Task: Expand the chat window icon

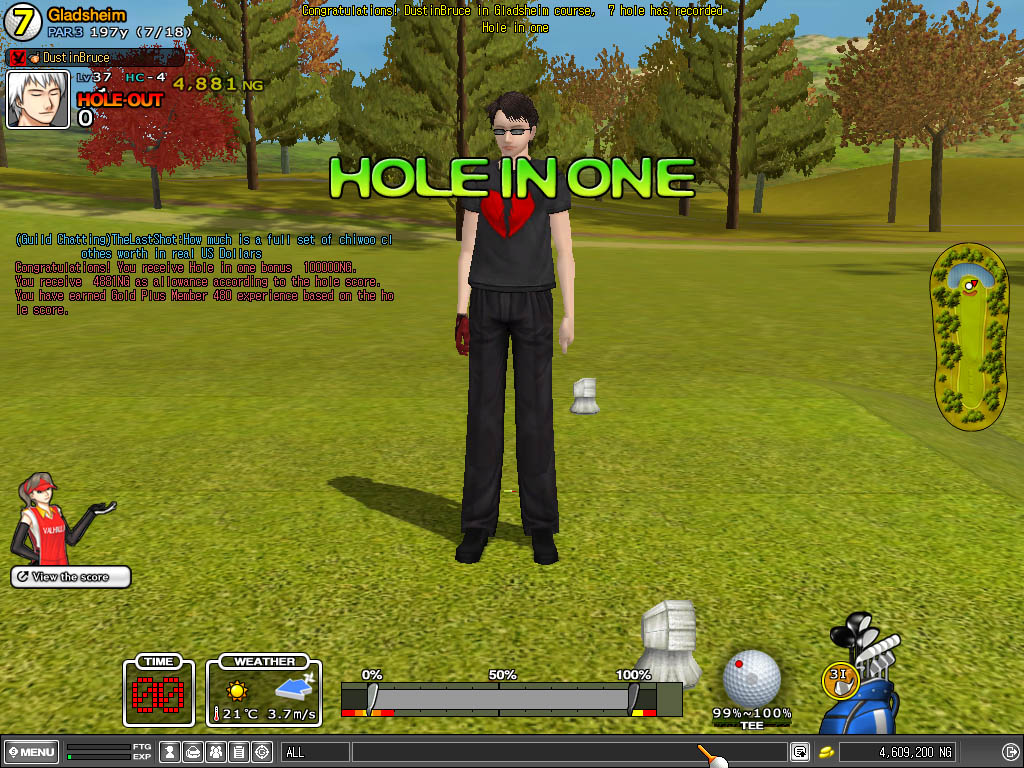Action: click(800, 752)
